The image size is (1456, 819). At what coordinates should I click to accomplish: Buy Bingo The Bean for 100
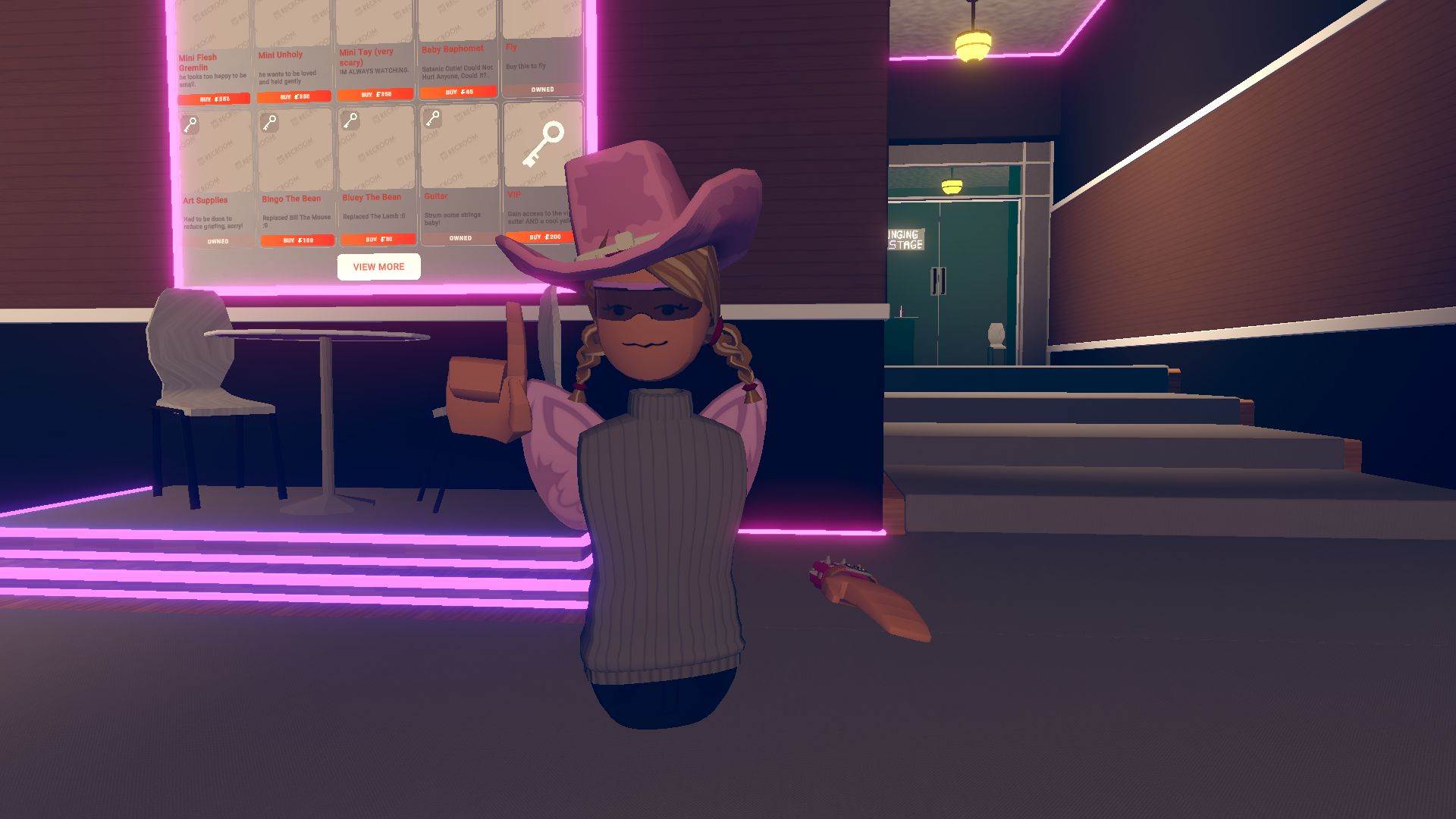point(297,240)
